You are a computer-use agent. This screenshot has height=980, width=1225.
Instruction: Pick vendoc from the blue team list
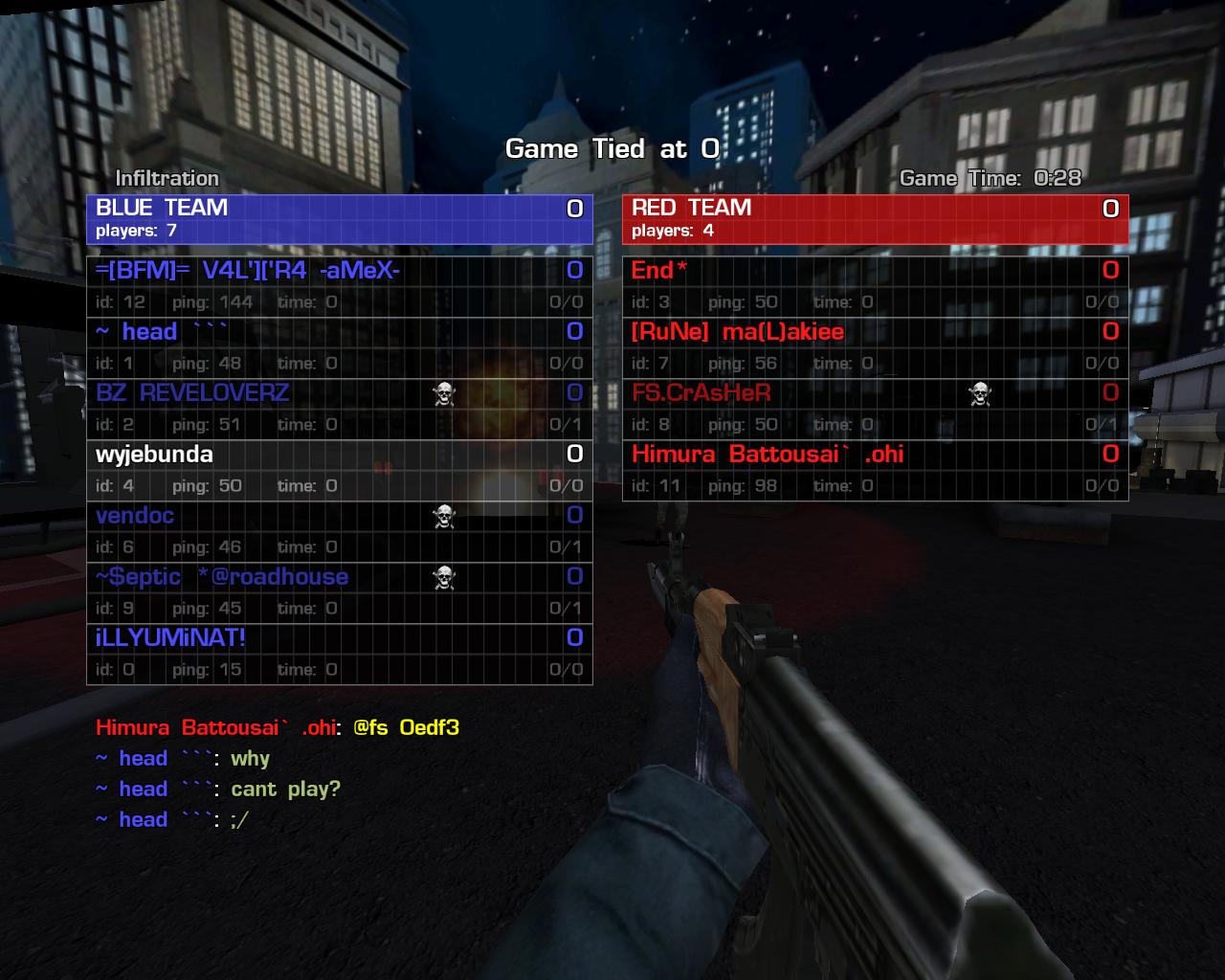(339, 530)
